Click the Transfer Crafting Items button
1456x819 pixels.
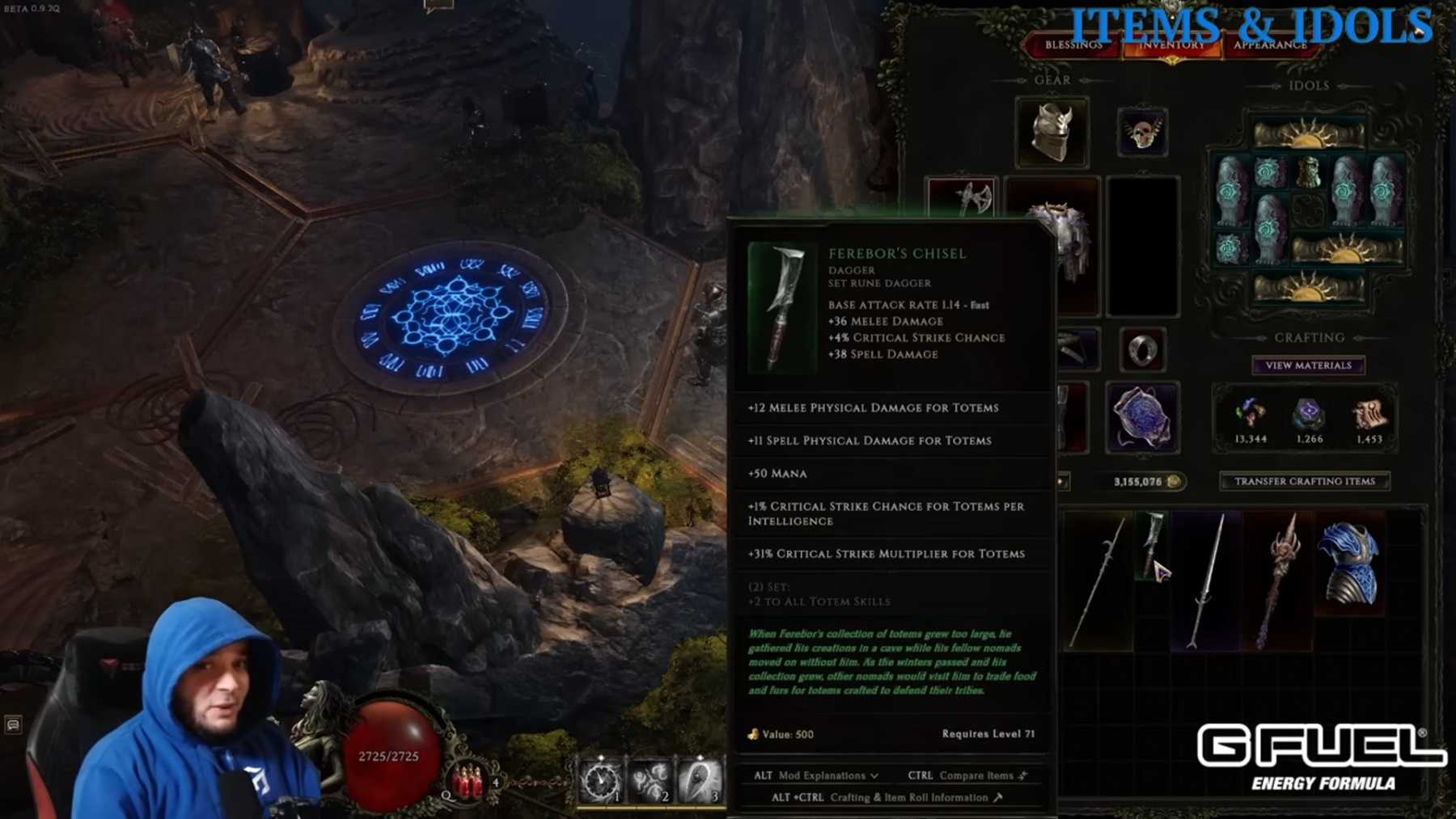click(1304, 481)
